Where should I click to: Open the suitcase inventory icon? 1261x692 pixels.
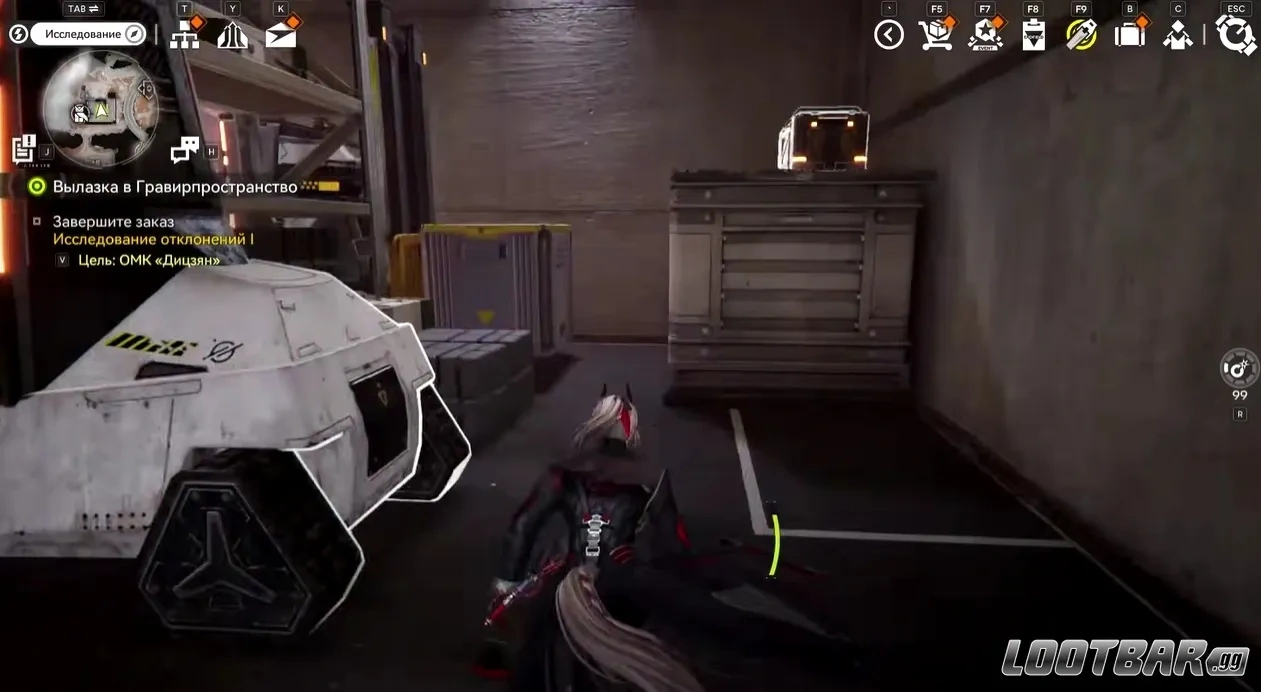point(1130,35)
